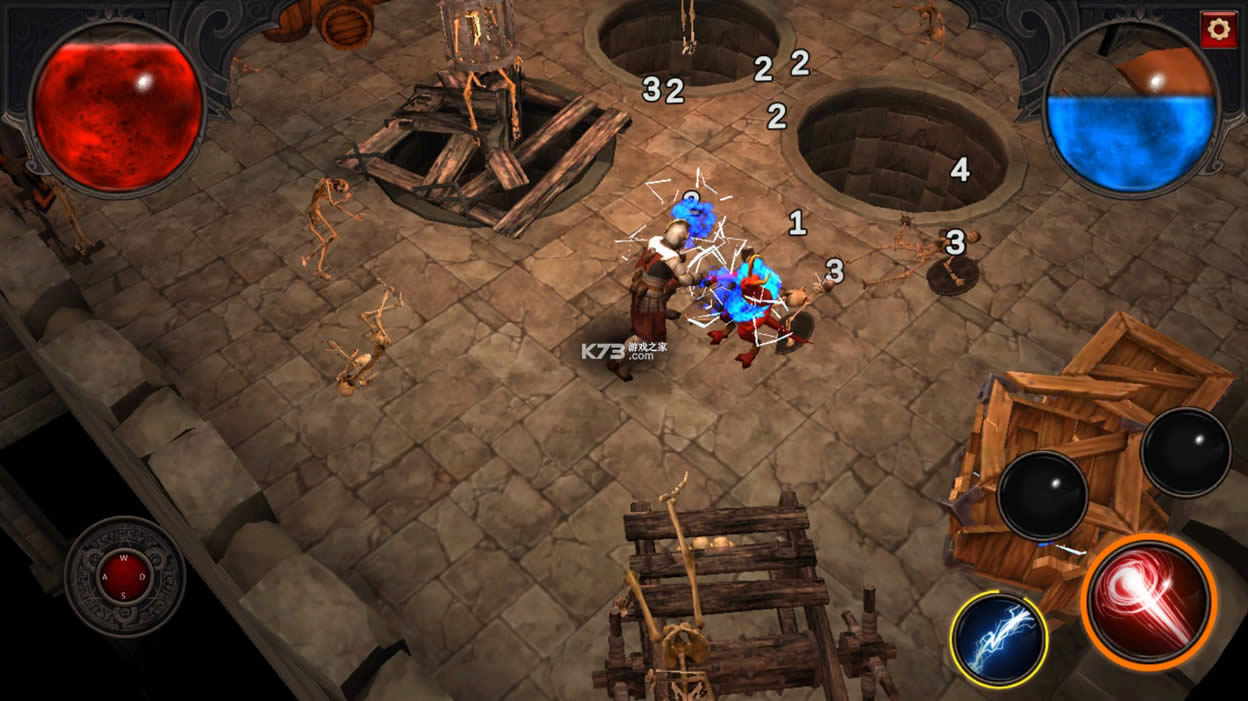Screen dimensions: 1248x701
Task: Tap the WASD virtual joystick
Action: point(125,576)
